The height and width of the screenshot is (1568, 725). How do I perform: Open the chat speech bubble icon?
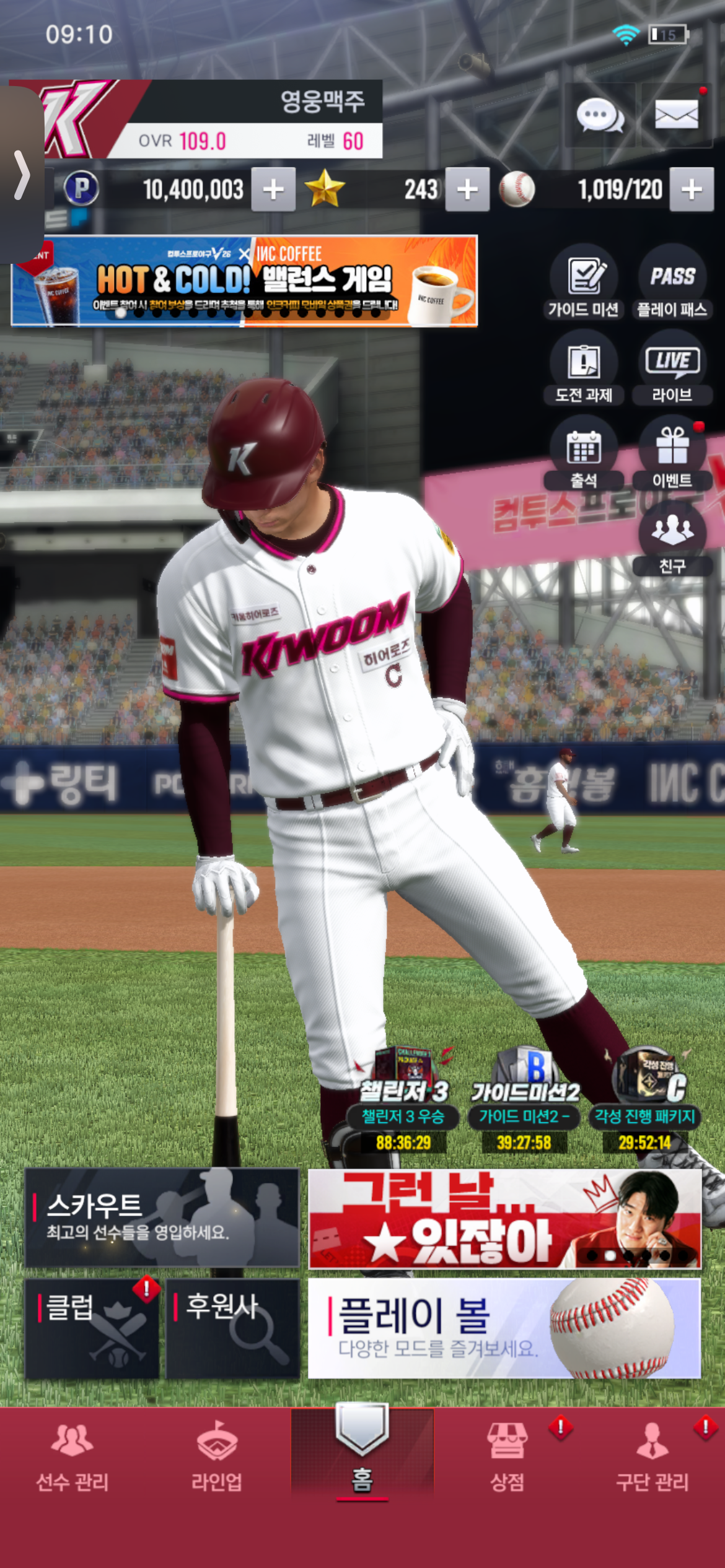pos(599,116)
